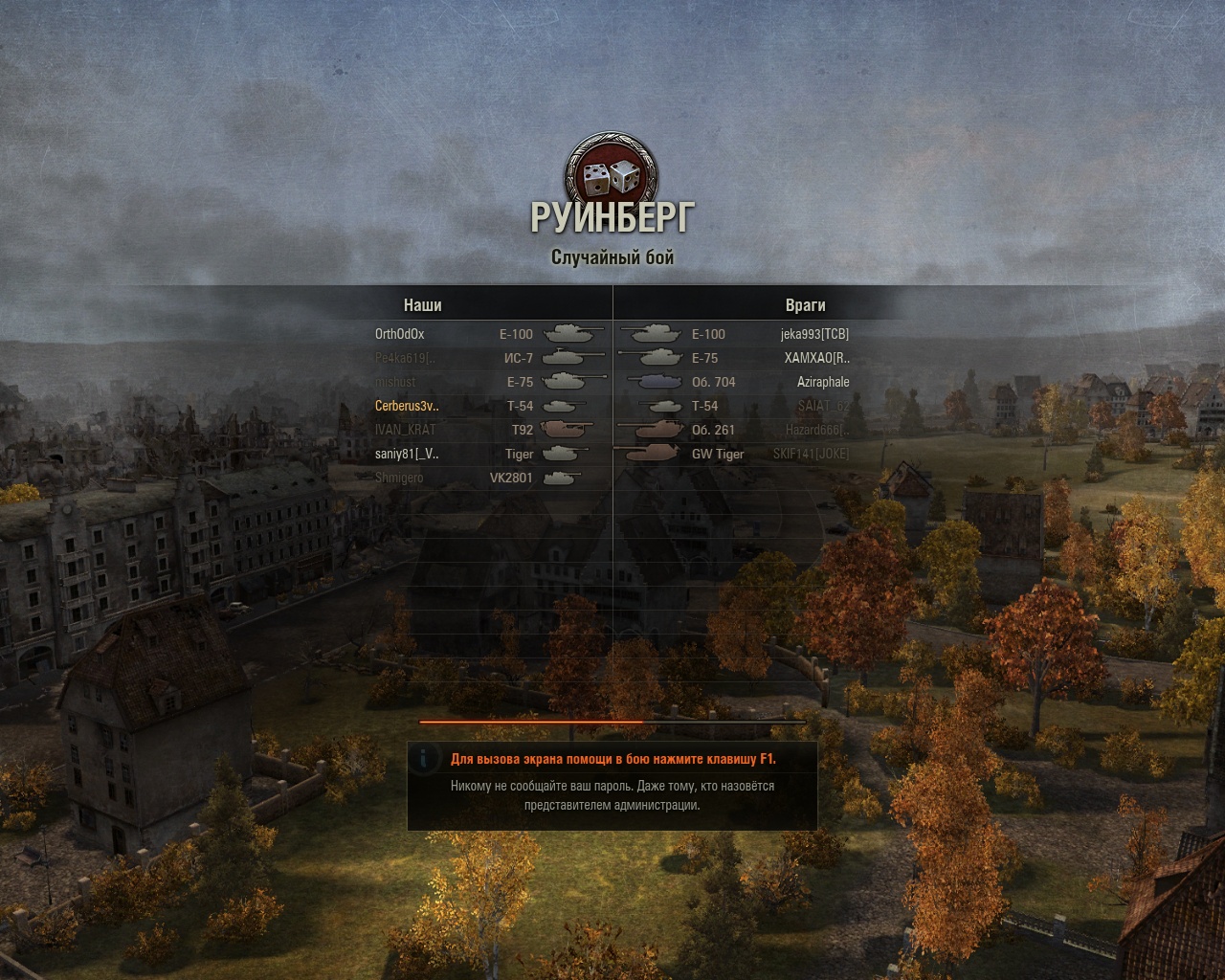Select enemy player jeka993[TCB]
Image resolution: width=1225 pixels, height=980 pixels.
pos(814,334)
